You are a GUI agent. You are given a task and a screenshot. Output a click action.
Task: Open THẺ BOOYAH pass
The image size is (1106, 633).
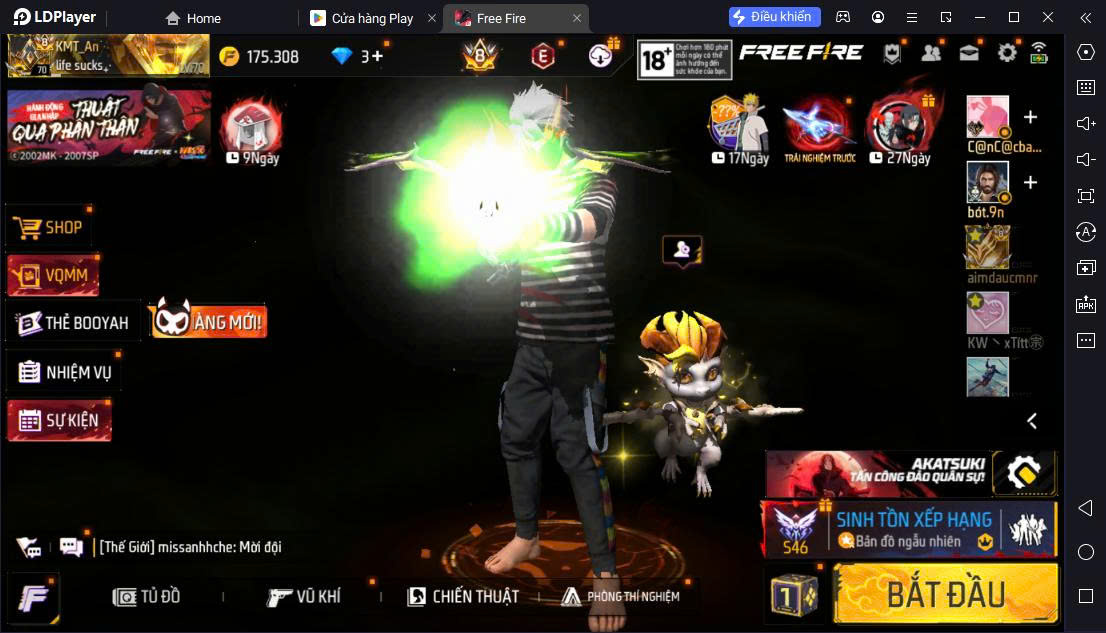[74, 323]
